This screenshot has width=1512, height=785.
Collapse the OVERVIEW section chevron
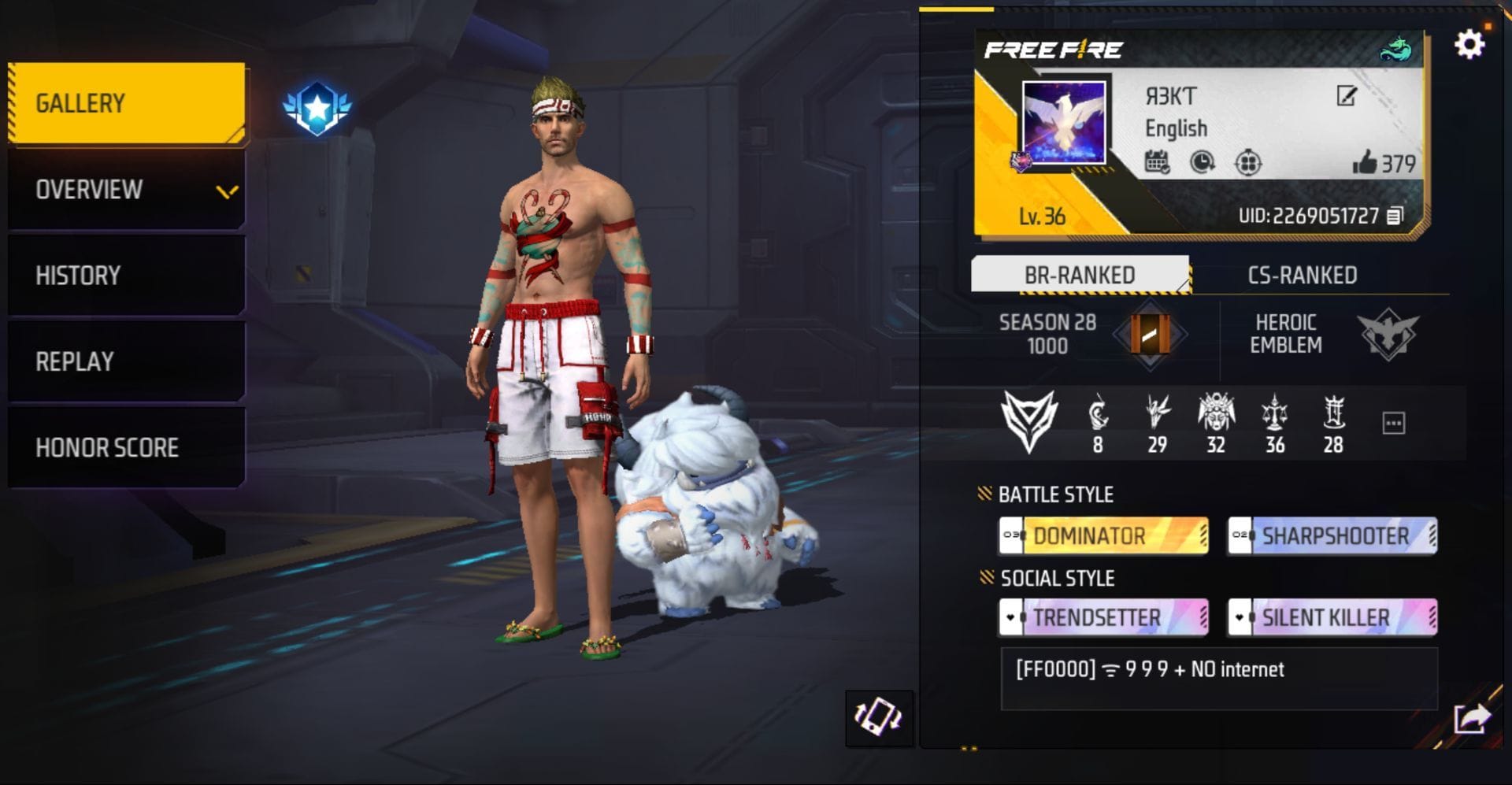(226, 191)
